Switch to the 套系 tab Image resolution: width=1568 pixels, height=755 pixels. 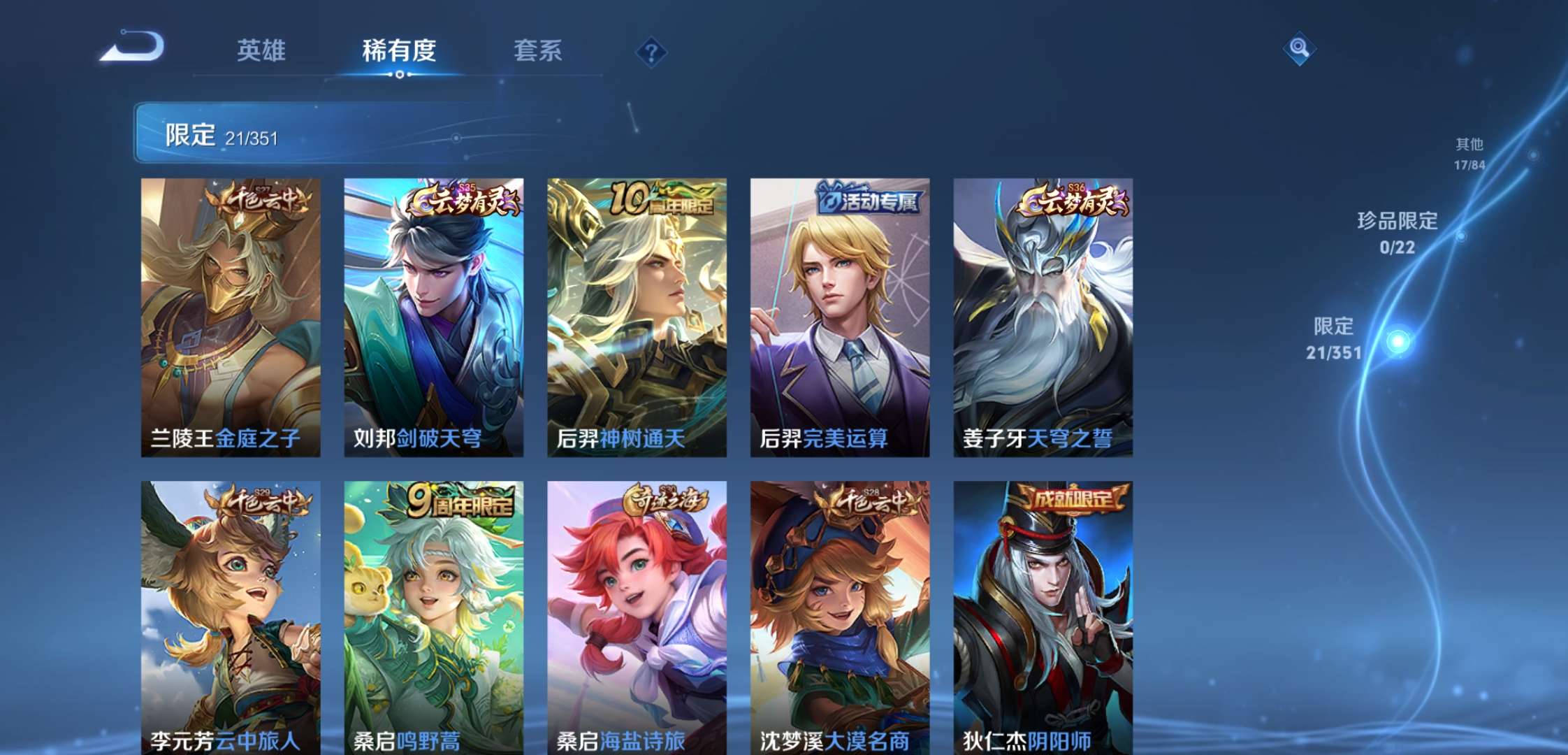538,50
